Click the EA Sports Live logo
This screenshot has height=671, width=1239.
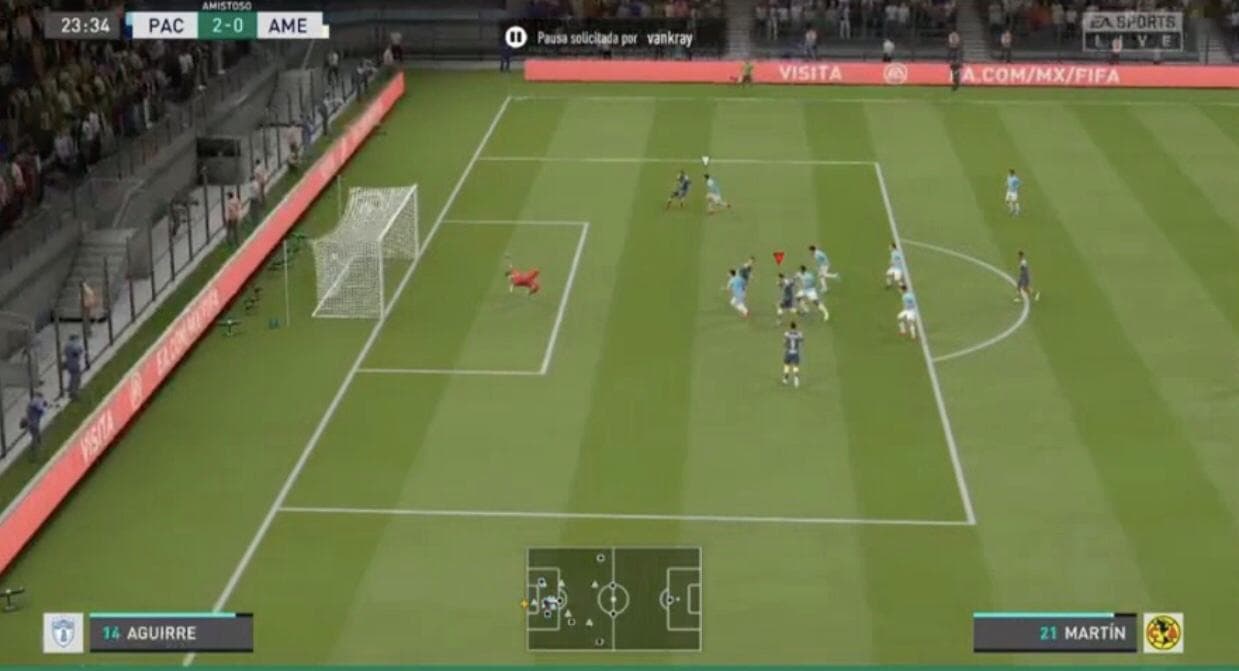coord(1132,30)
